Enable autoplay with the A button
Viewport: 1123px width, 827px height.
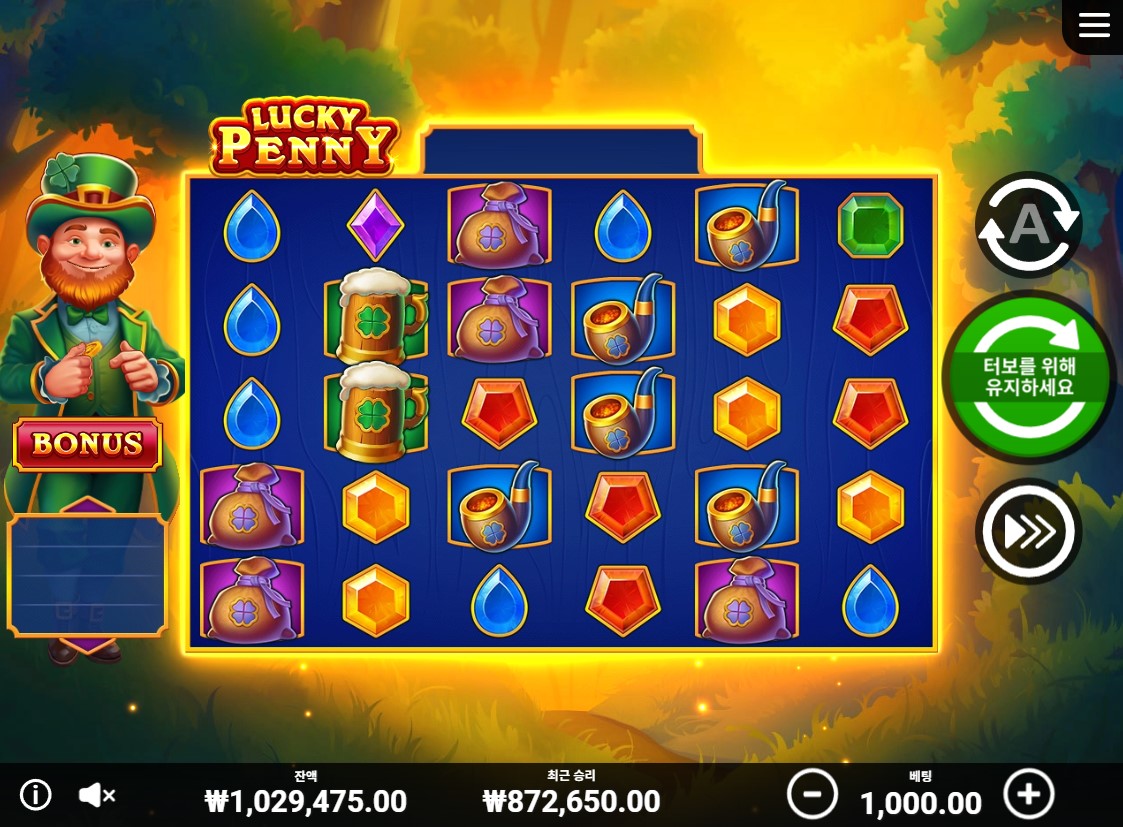[x=1028, y=226]
